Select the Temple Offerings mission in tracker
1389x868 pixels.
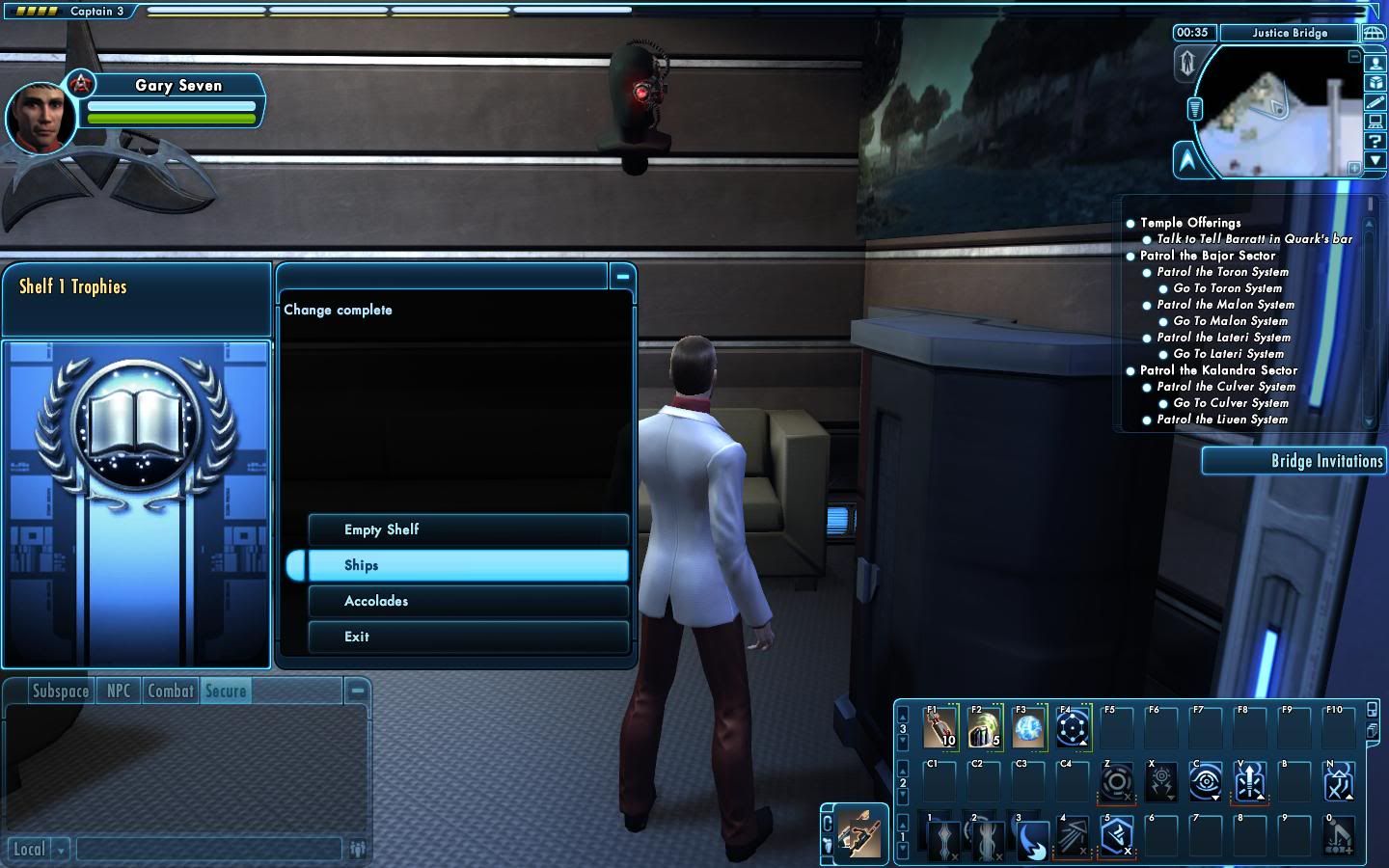pos(1190,223)
